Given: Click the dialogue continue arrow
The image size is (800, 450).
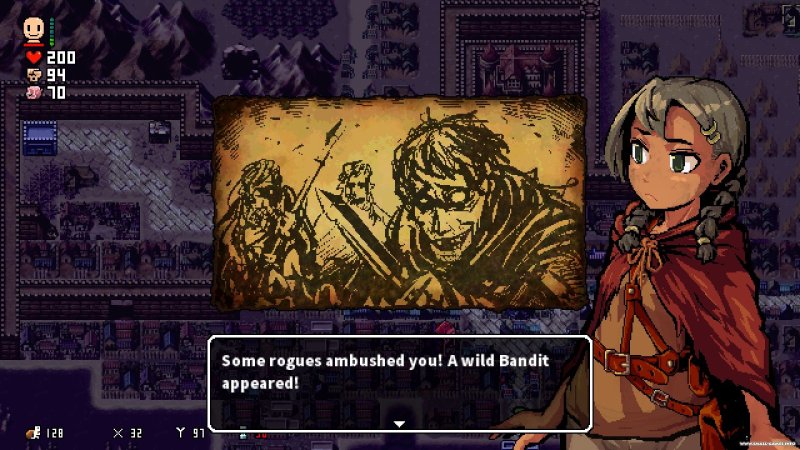Looking at the screenshot, I should click(399, 424).
